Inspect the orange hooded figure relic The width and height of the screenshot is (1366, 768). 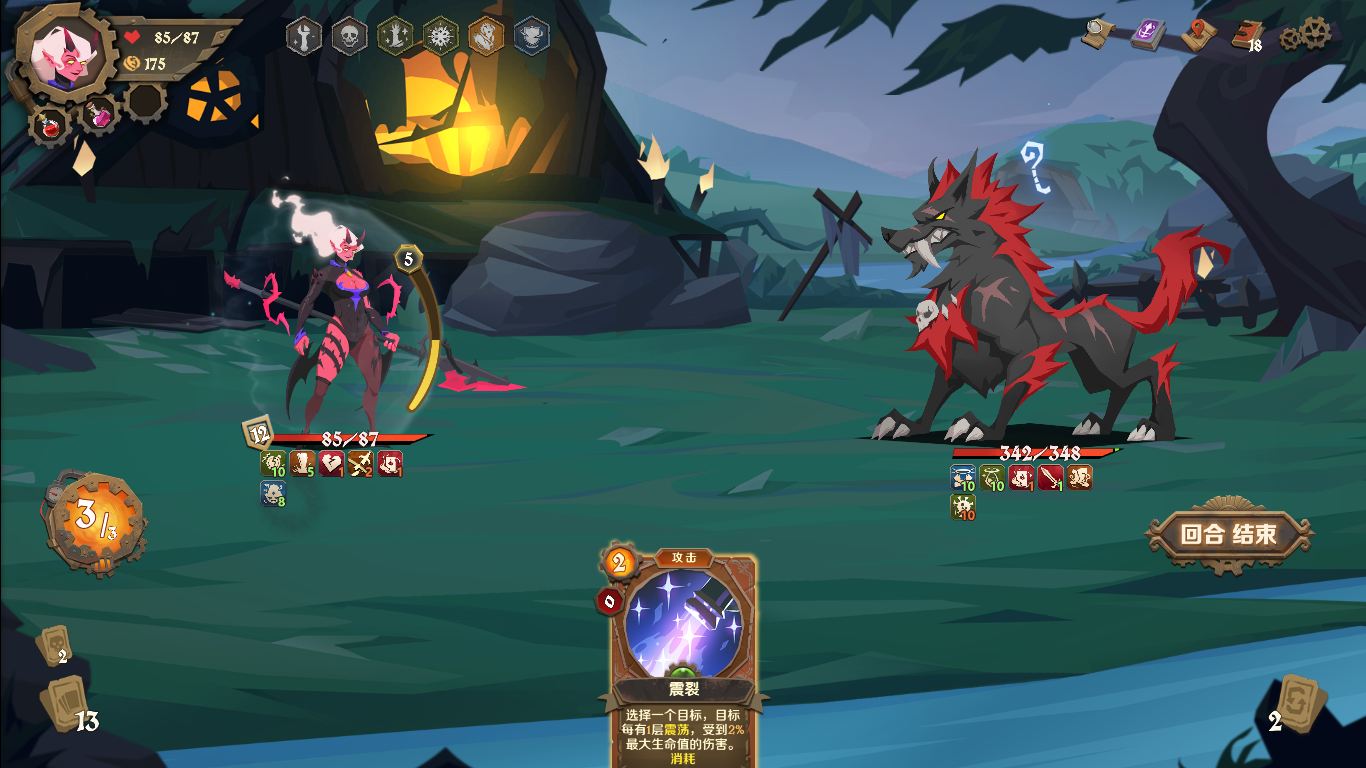pos(486,36)
